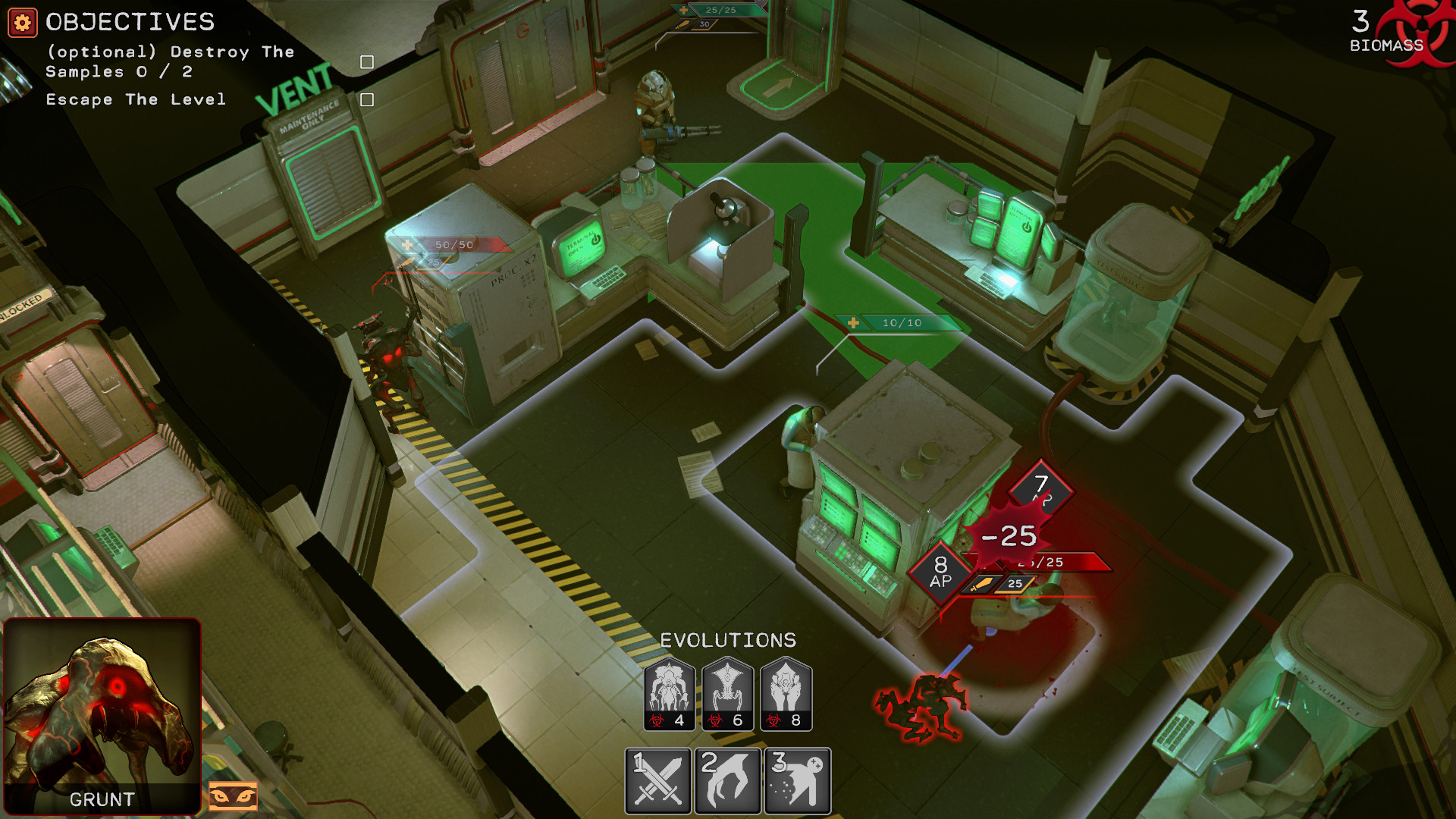
Task: Click the Escape The Level objective text
Action: coord(135,99)
